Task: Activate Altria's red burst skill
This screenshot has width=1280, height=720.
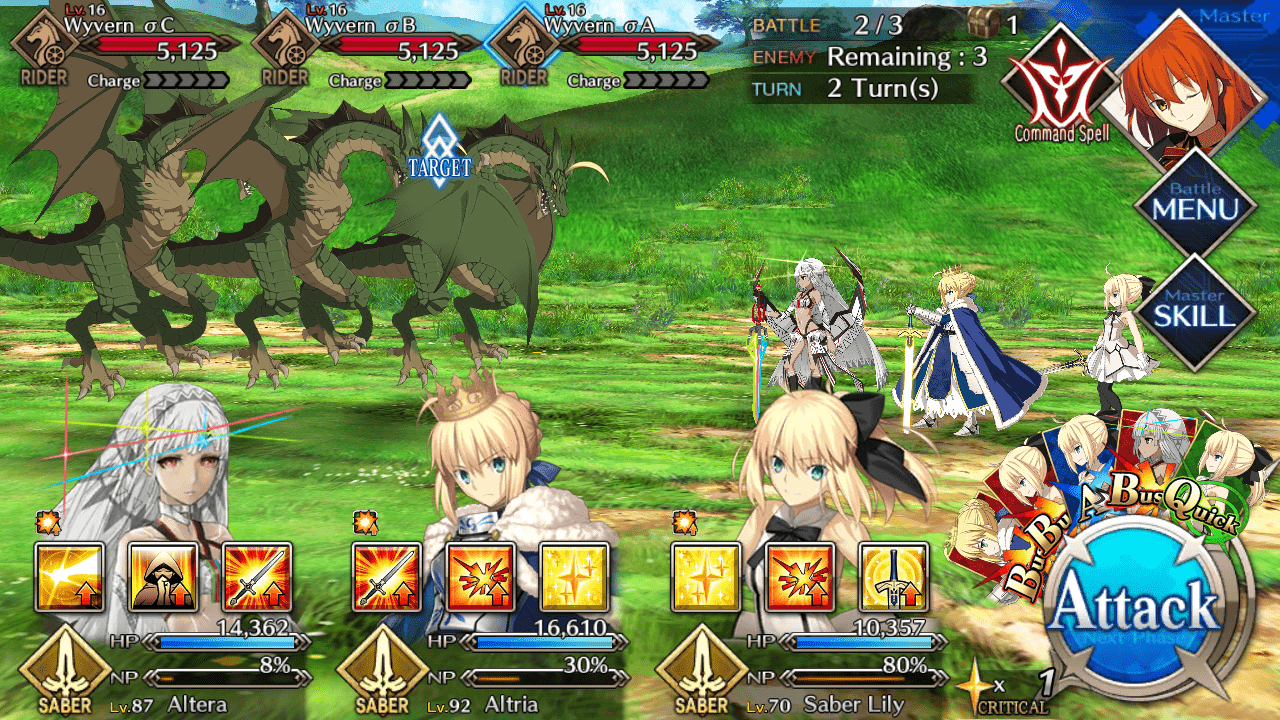Action: point(481,577)
